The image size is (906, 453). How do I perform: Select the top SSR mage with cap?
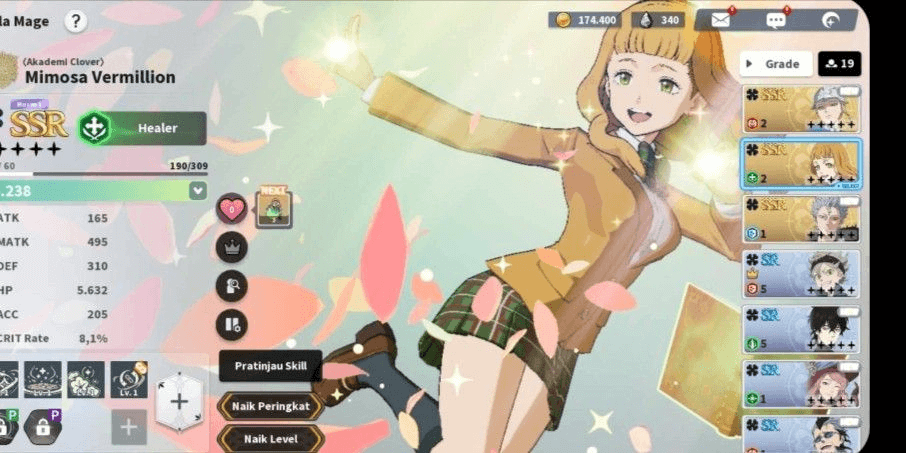click(801, 109)
